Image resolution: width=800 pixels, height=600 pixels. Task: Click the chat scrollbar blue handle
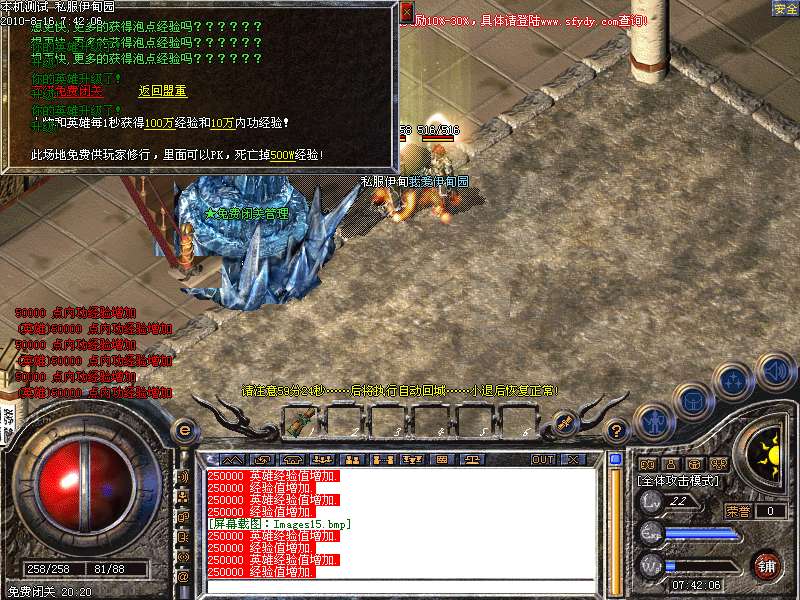point(616,459)
